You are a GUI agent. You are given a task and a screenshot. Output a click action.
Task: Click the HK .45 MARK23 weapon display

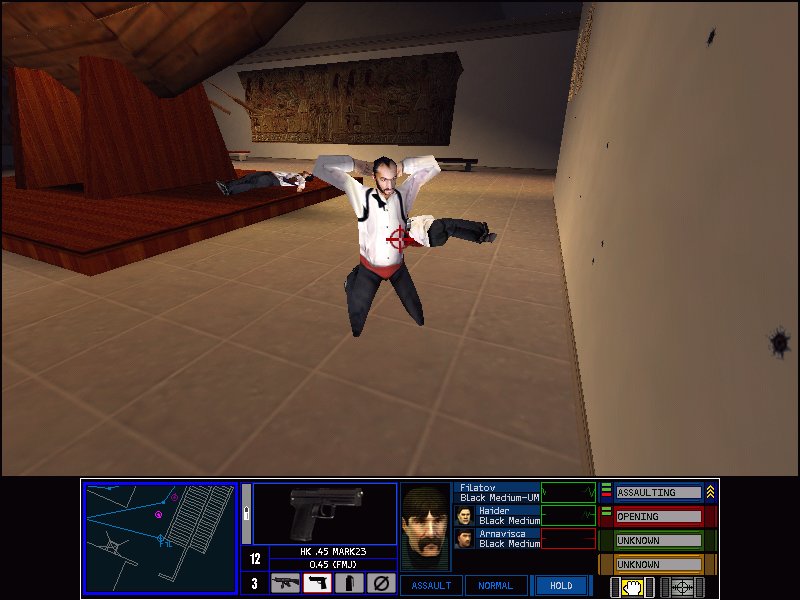[x=325, y=515]
